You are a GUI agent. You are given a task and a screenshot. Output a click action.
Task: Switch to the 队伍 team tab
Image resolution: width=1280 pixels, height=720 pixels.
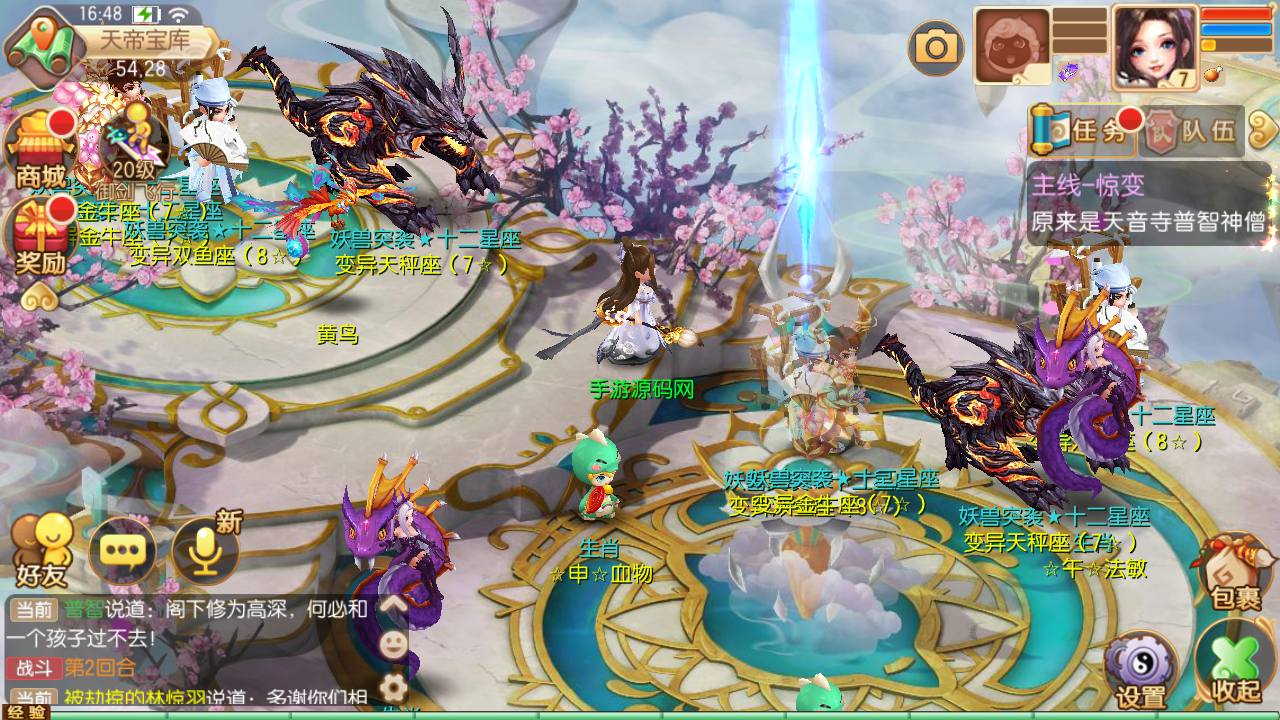pos(1193,131)
